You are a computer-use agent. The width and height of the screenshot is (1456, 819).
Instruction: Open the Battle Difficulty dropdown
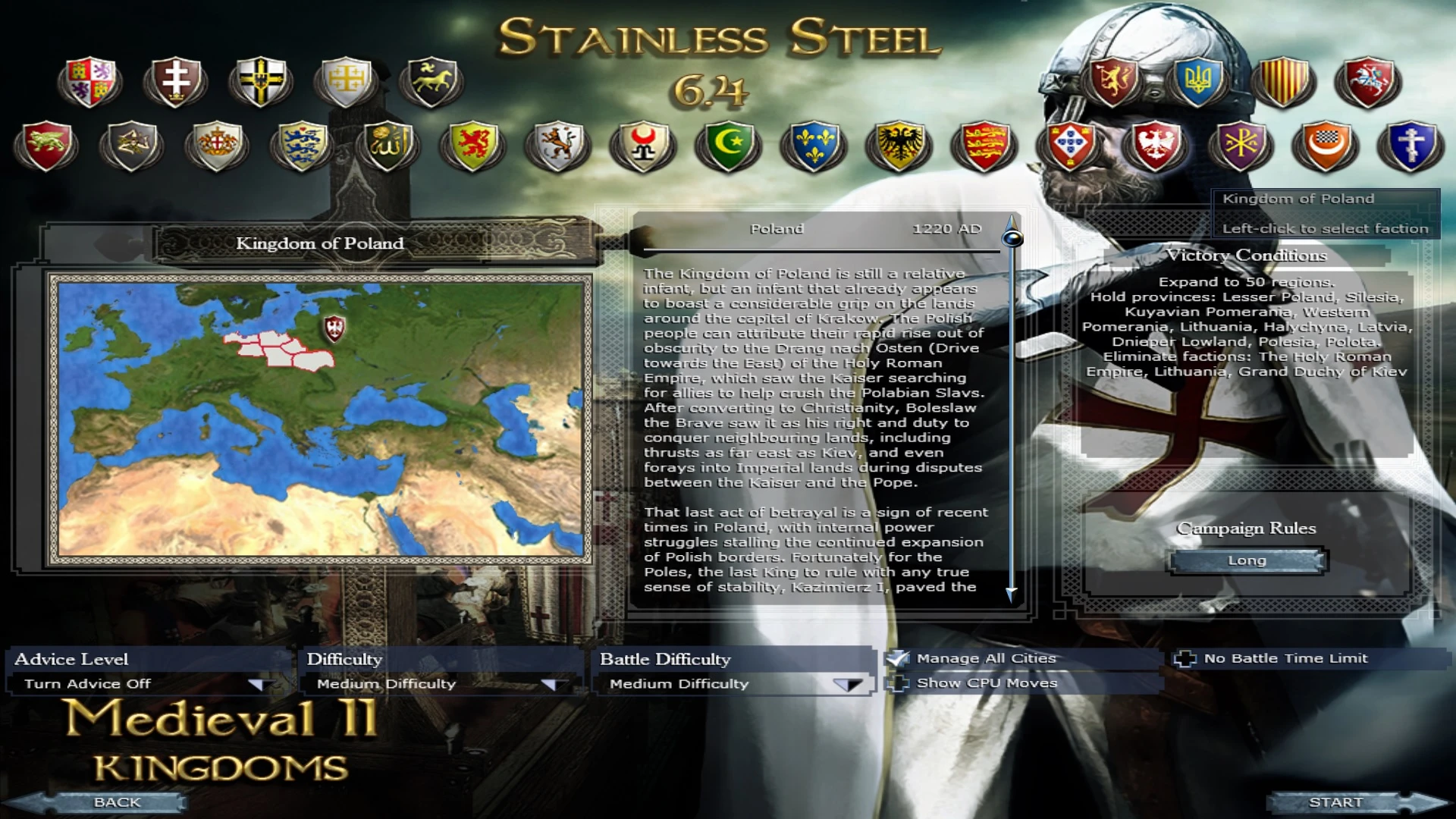click(x=847, y=683)
